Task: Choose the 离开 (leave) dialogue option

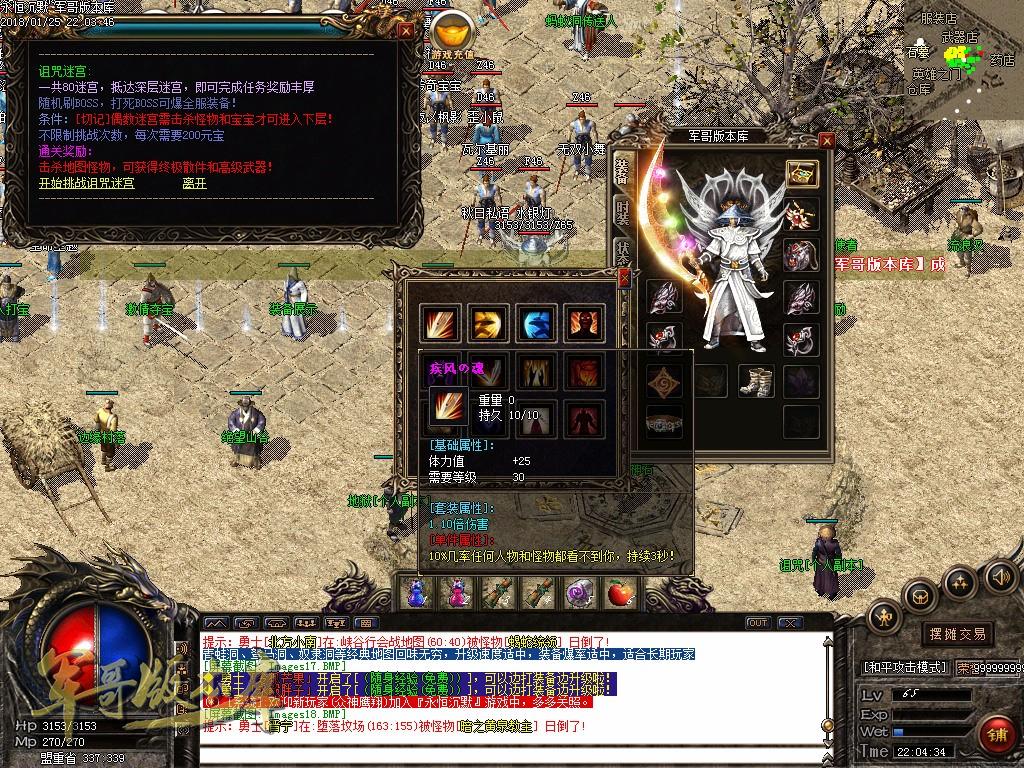Action: click(x=194, y=183)
